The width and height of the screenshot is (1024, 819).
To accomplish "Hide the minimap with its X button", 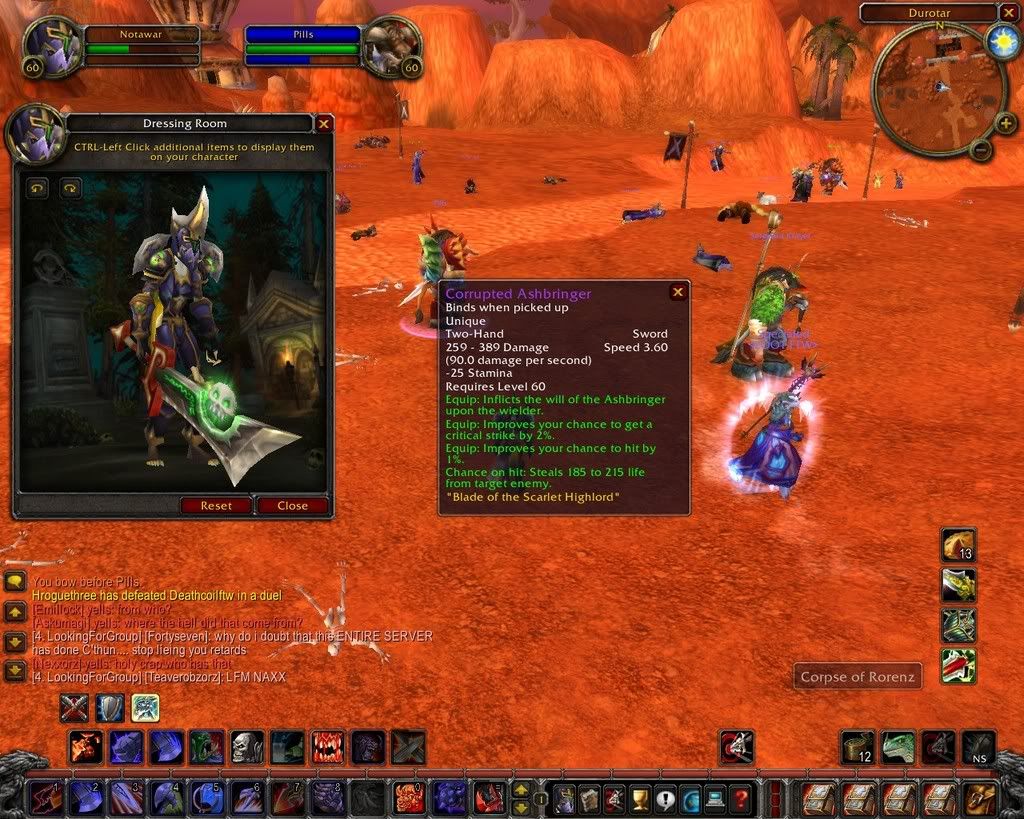I will [x=1008, y=13].
